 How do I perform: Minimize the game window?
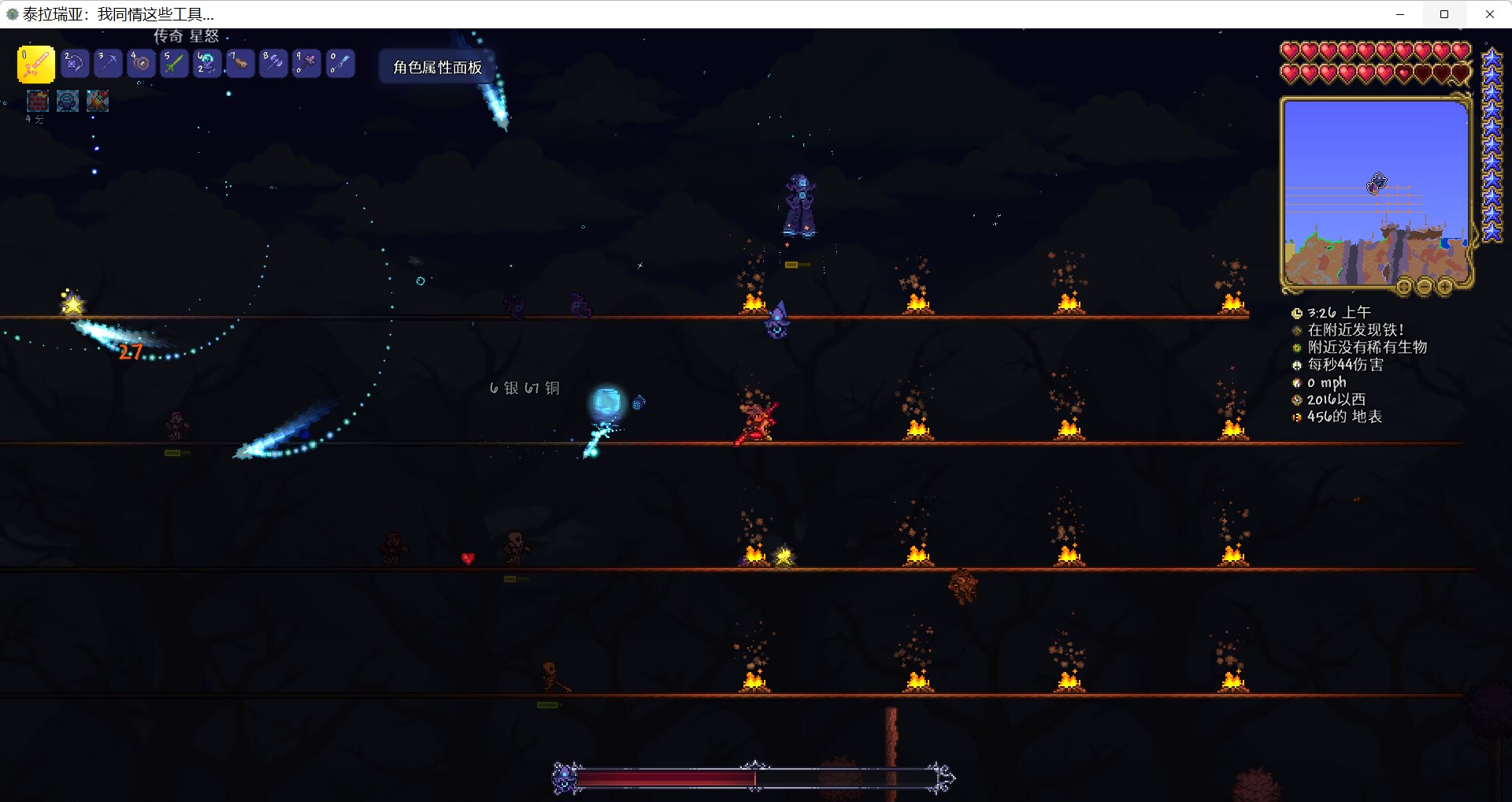1399,14
